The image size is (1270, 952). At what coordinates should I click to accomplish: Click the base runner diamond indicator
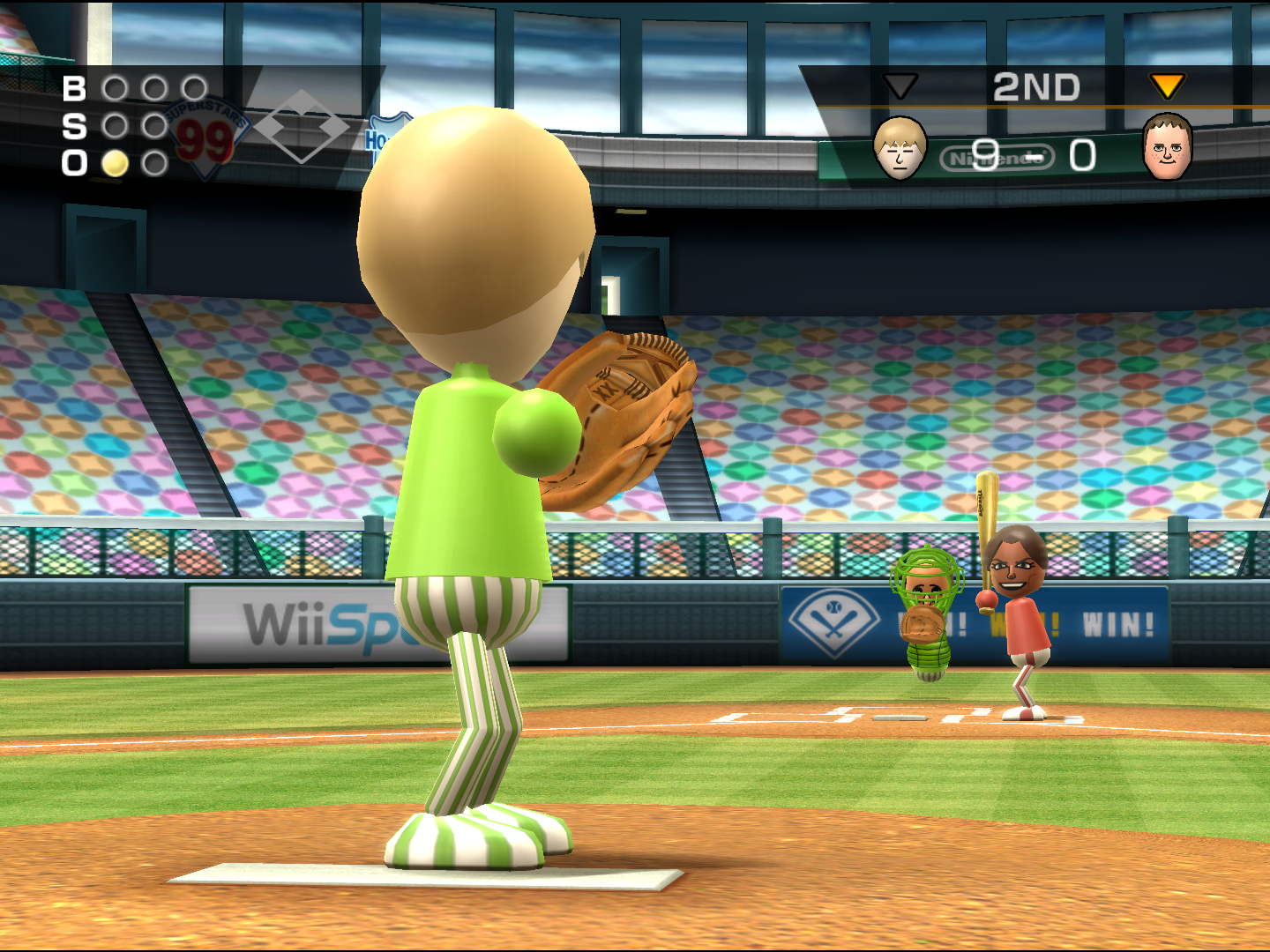point(303,127)
